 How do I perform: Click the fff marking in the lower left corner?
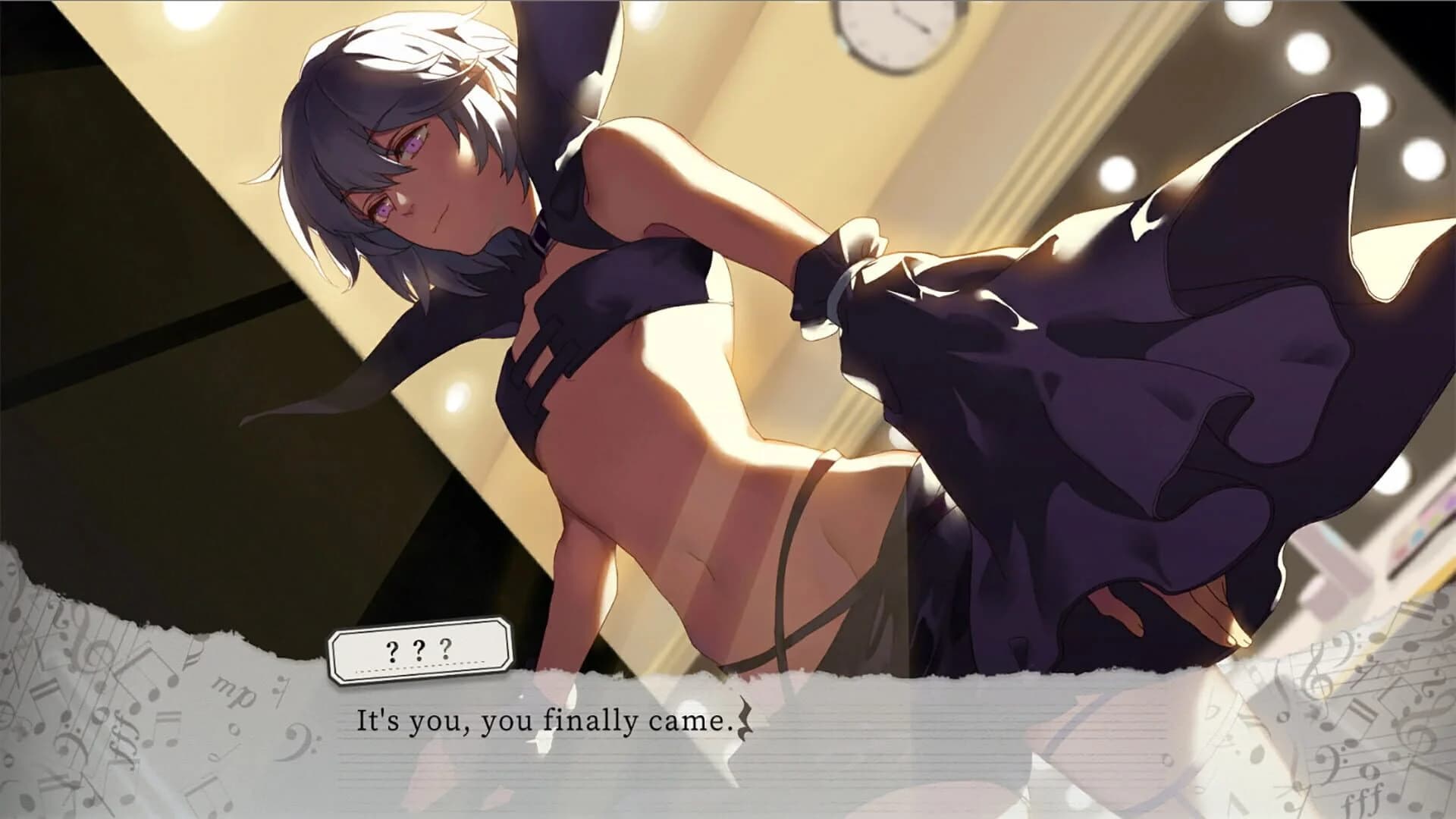click(123, 738)
